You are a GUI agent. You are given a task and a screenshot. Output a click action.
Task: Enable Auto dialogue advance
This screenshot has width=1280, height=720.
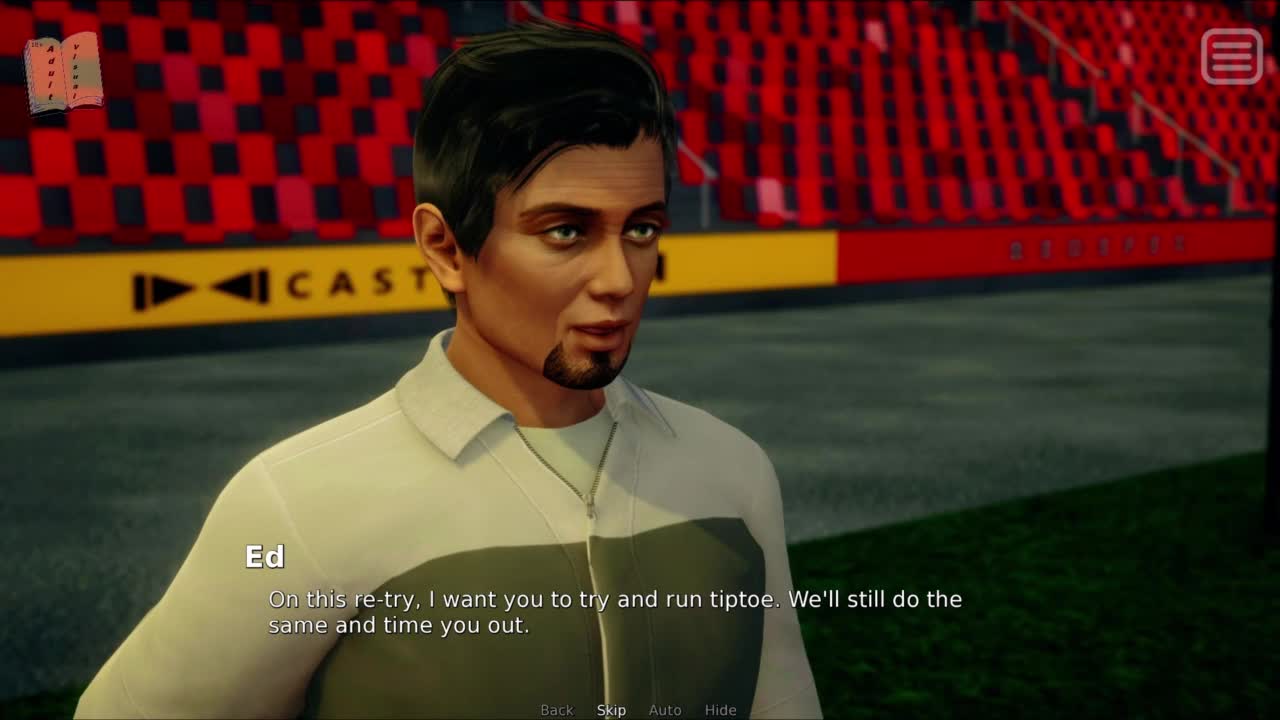(665, 710)
